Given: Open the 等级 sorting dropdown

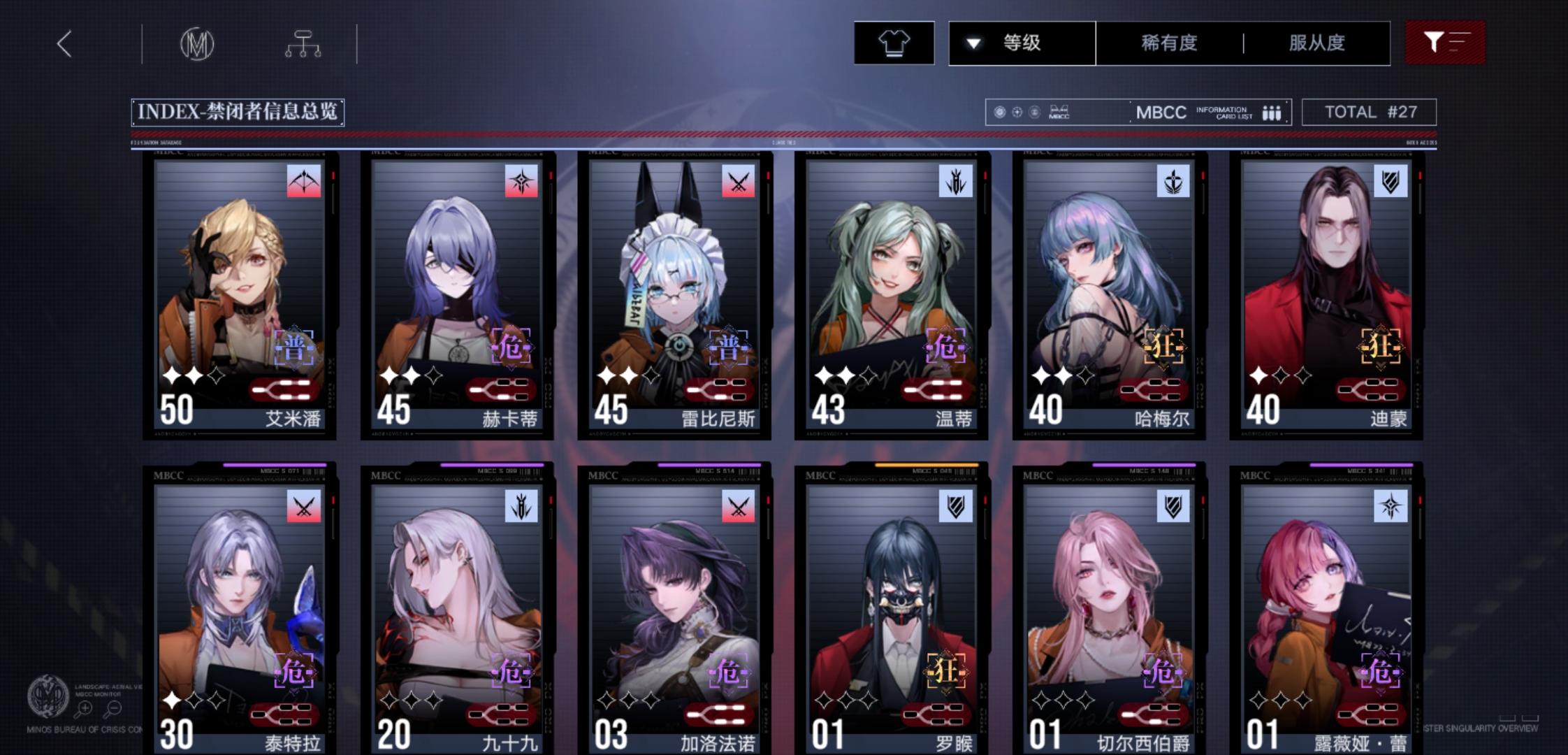Looking at the screenshot, I should pyautogui.click(x=1020, y=43).
